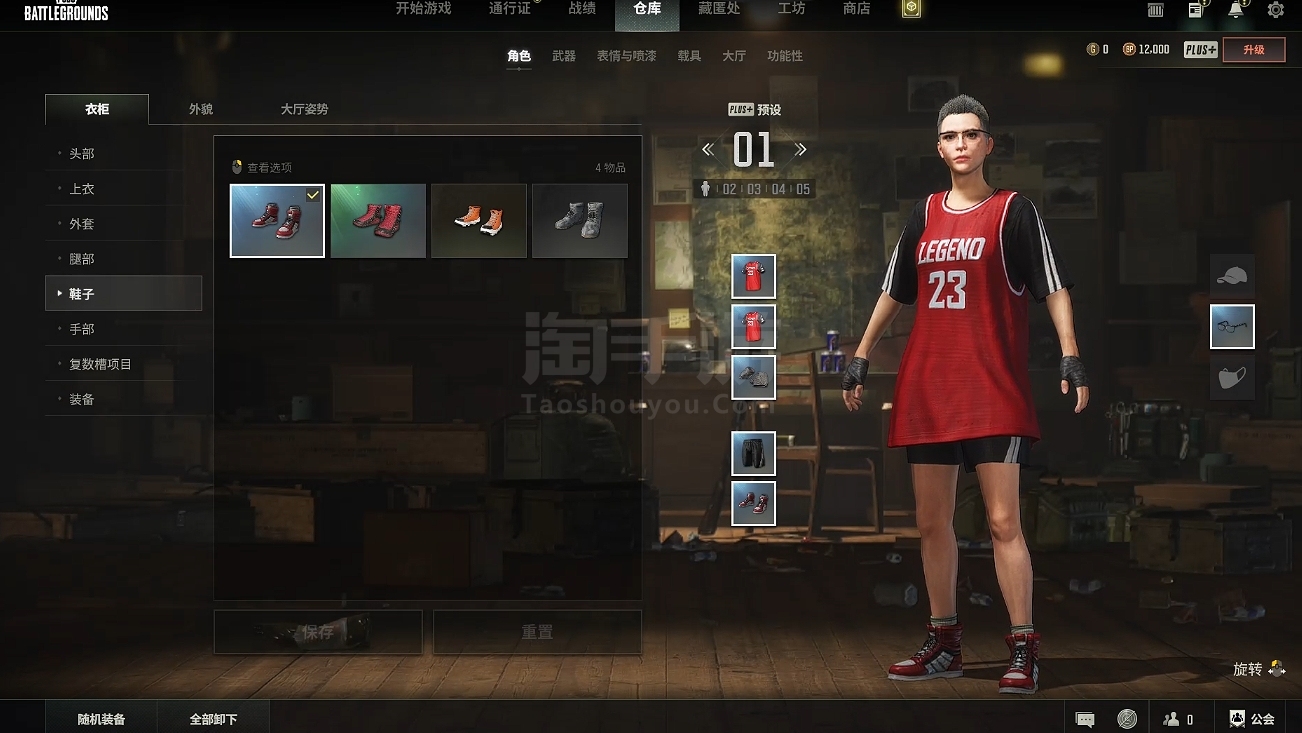Screen dimensions: 1302x733
Task: Switch to the 外貌 tab
Action: point(201,109)
